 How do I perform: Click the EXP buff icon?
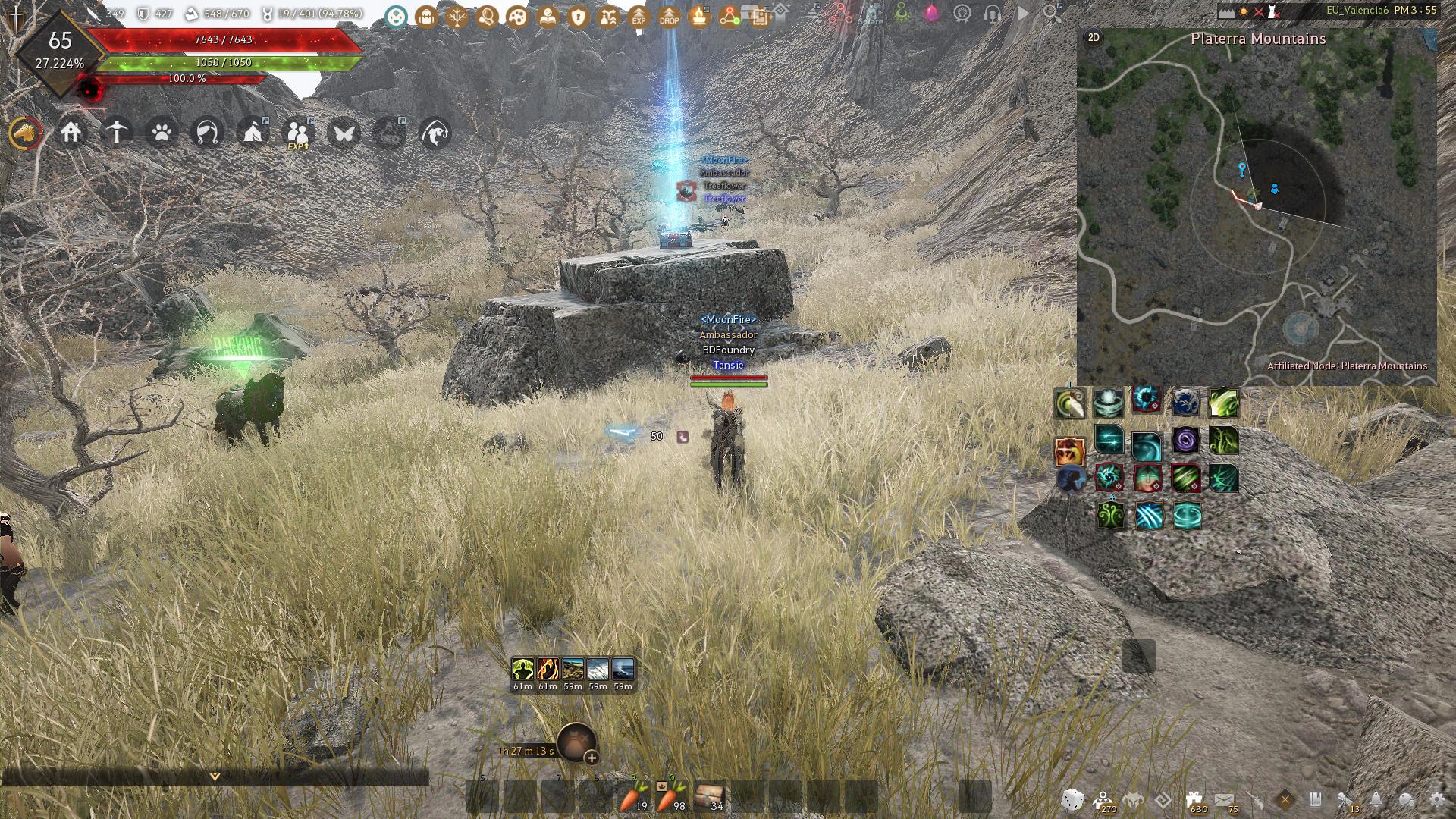pyautogui.click(x=639, y=16)
